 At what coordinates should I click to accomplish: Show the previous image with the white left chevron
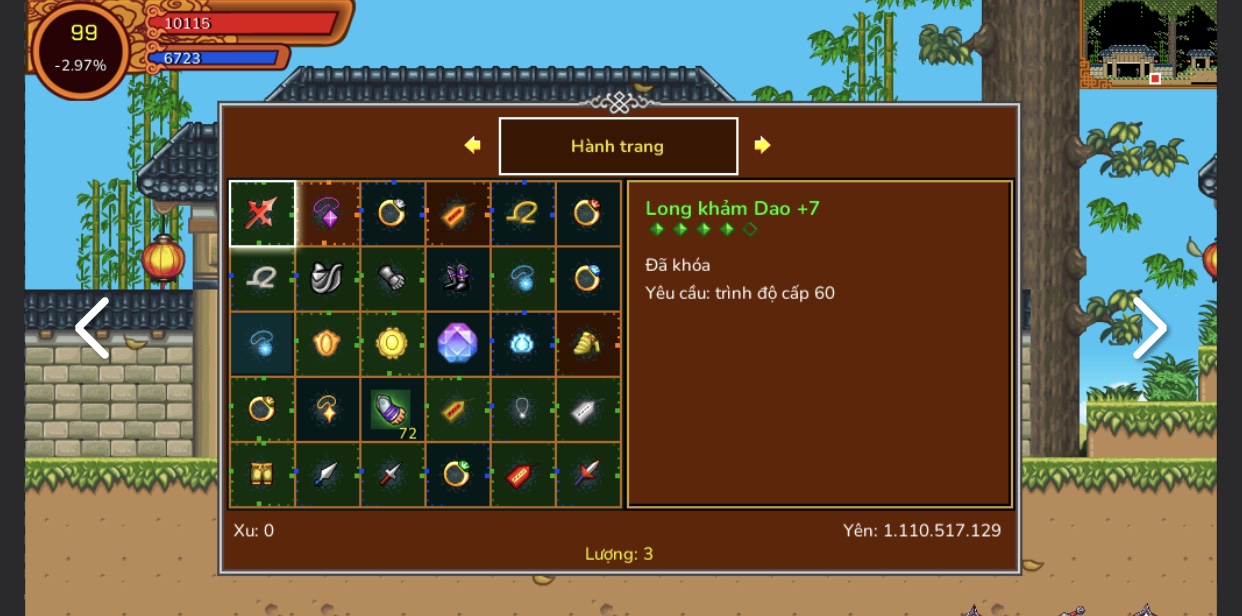pos(92,328)
